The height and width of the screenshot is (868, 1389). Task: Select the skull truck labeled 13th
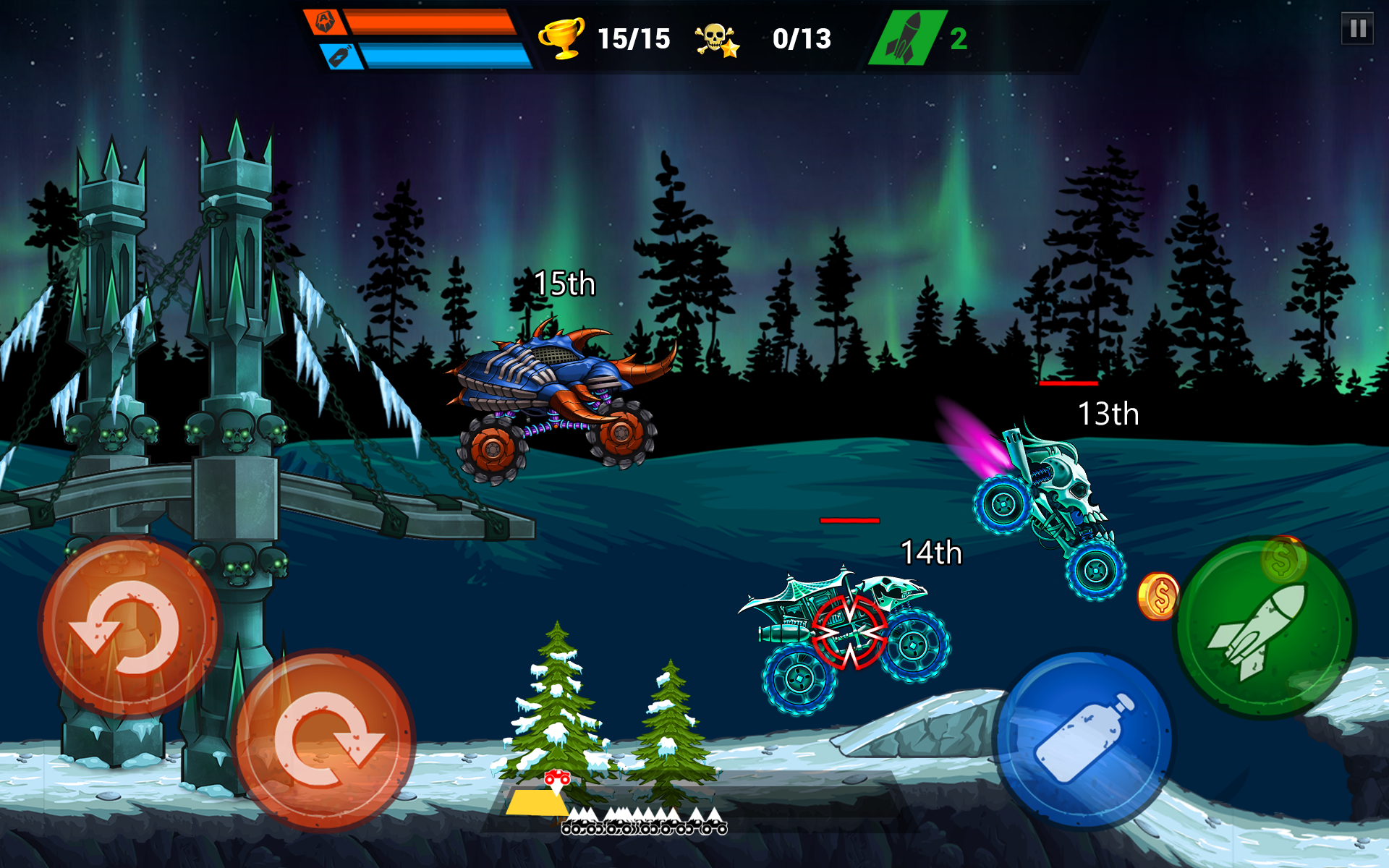click(x=1056, y=499)
